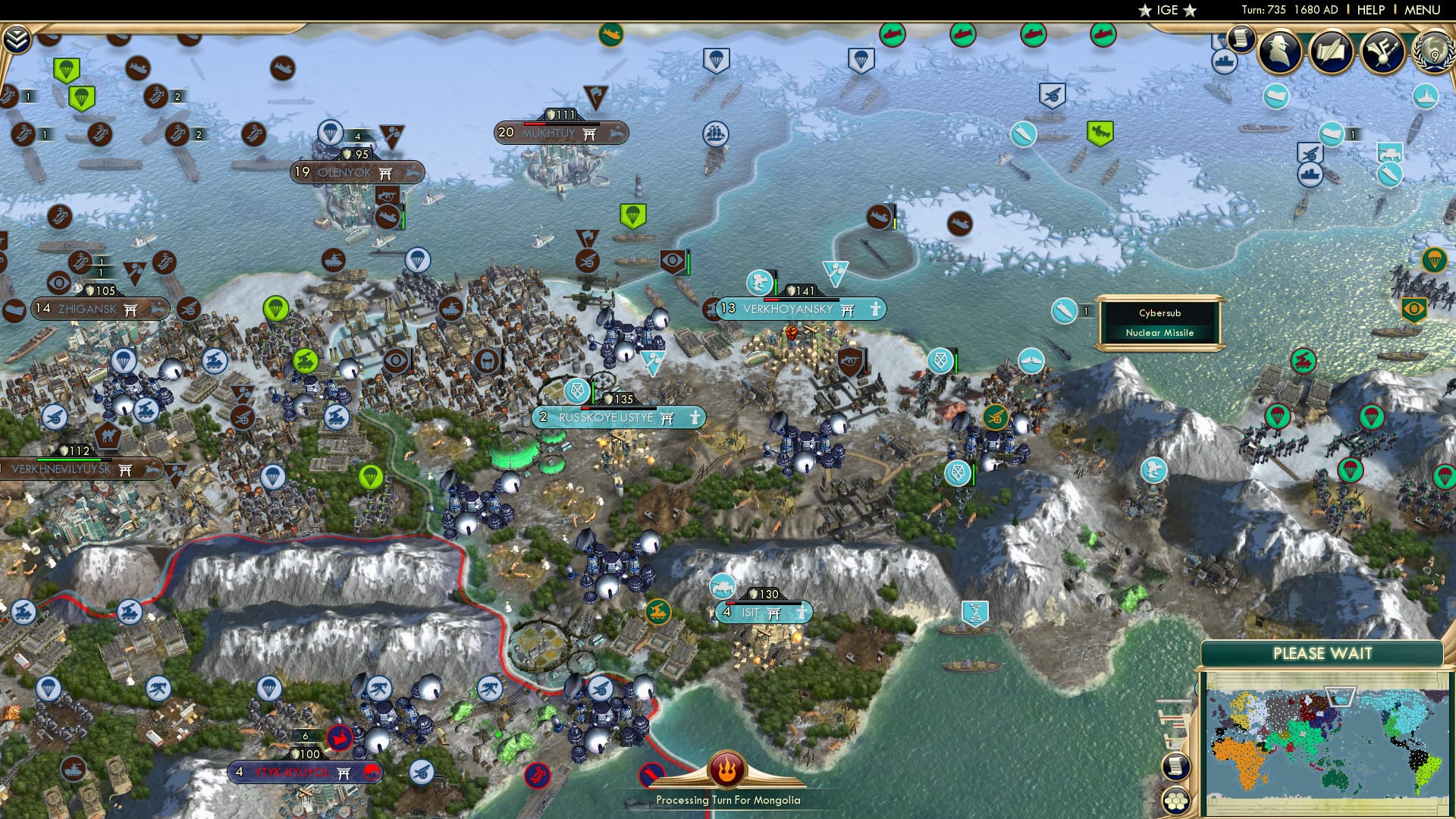
Task: Click the red nuclear strike icon near Ytyk-Kyuyol
Action: (x=340, y=738)
